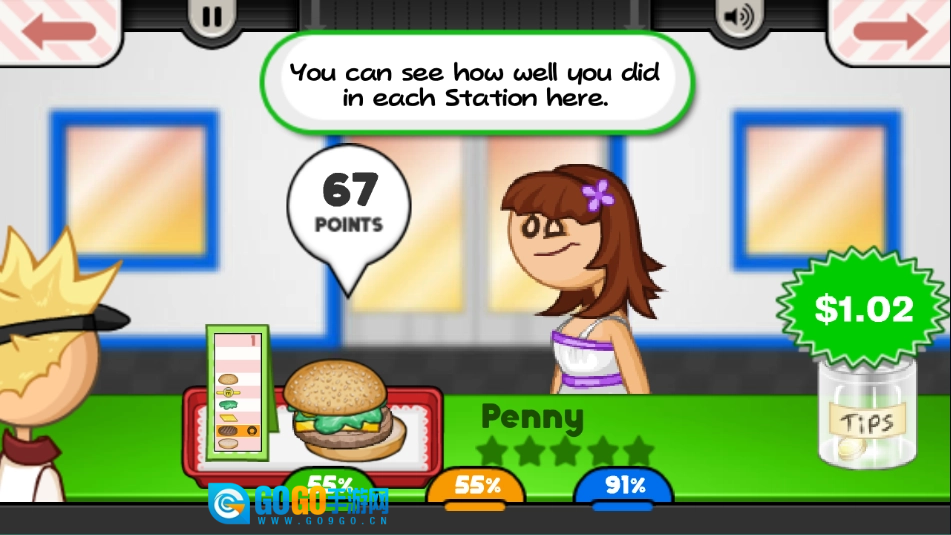The width and height of the screenshot is (951, 535).
Task: Toggle the sound speaker button
Action: [738, 16]
